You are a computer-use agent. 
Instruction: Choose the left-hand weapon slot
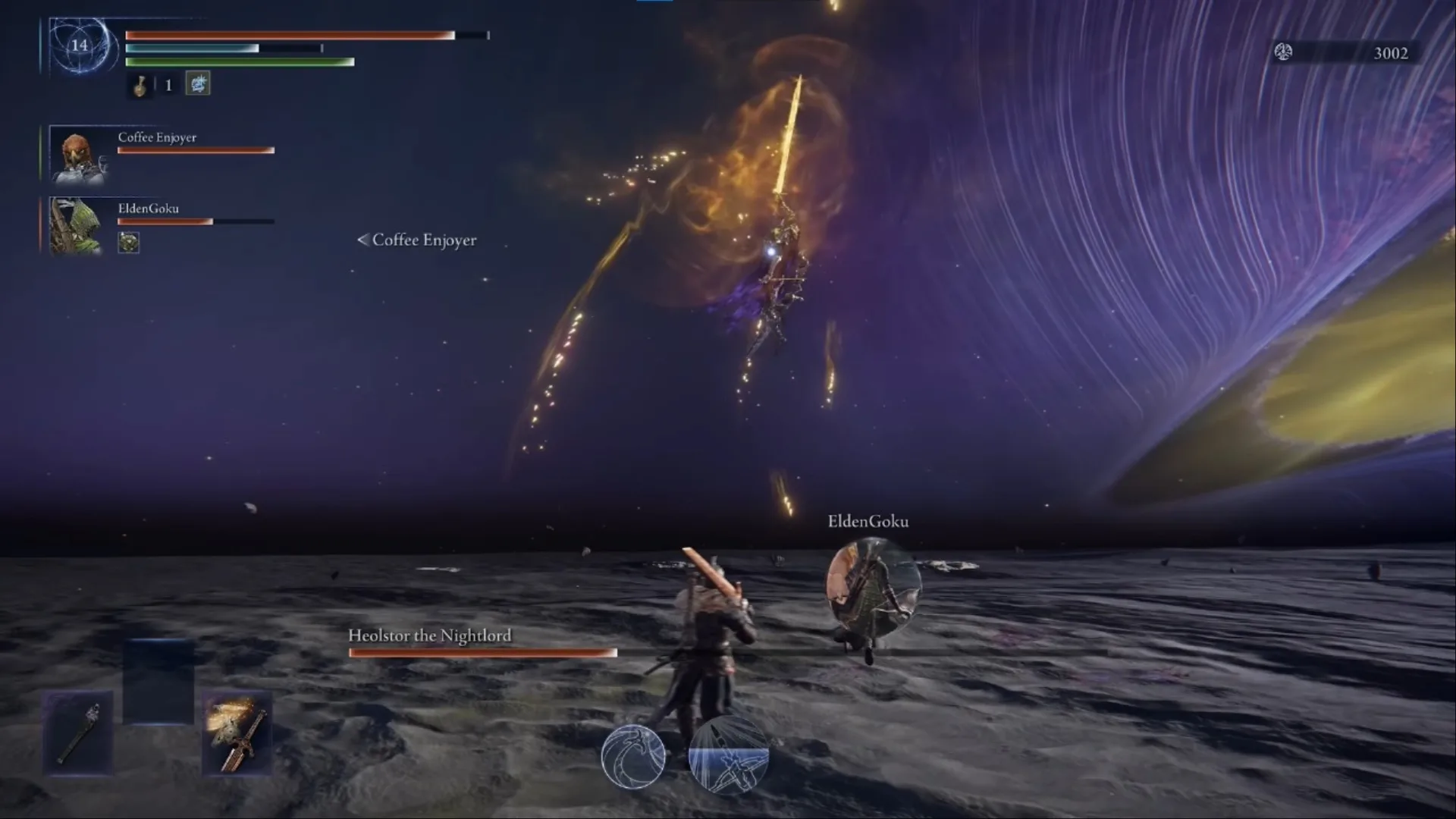pos(79,733)
